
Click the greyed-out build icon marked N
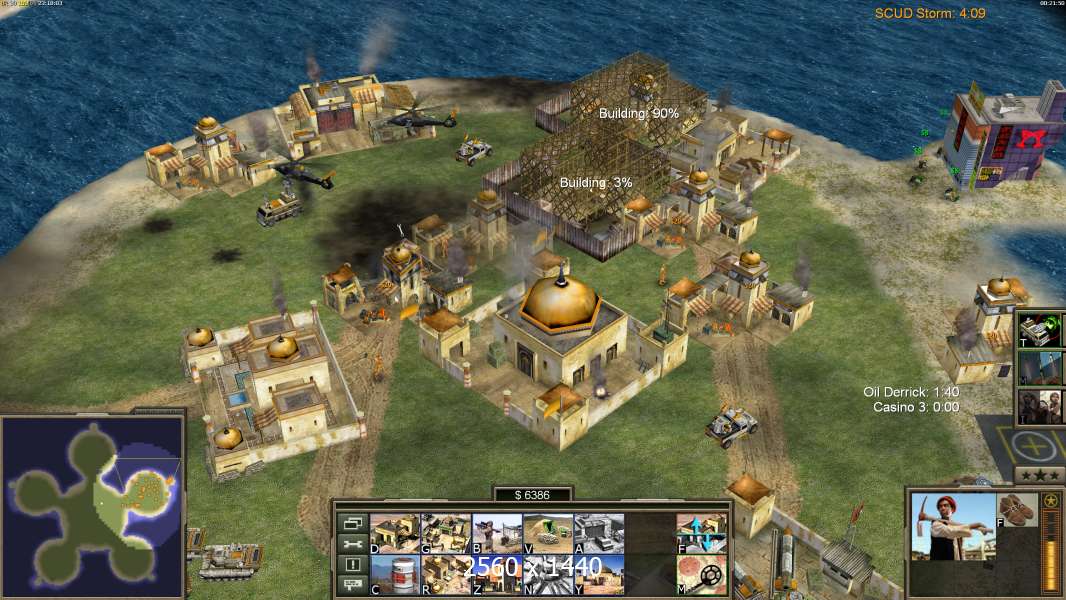(547, 574)
